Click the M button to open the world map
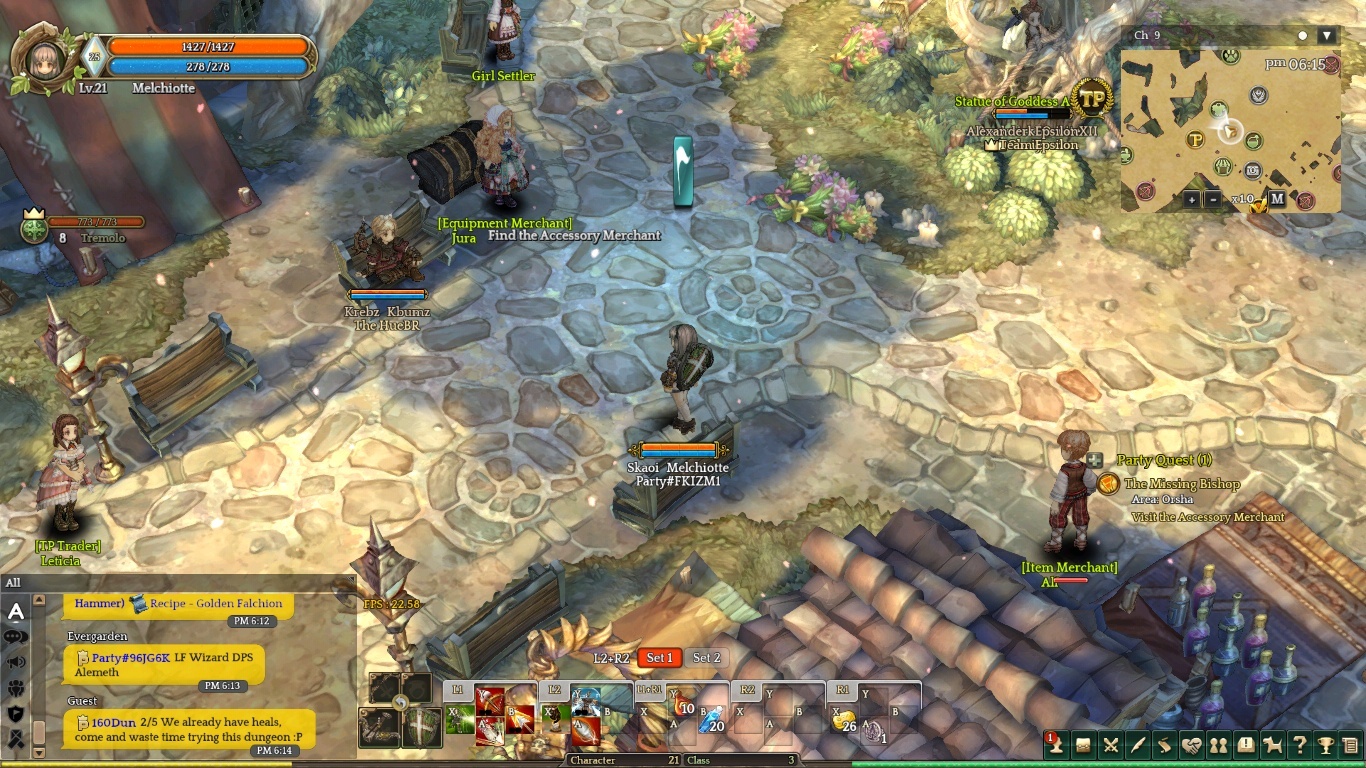This screenshot has width=1366, height=768. coord(1278,199)
